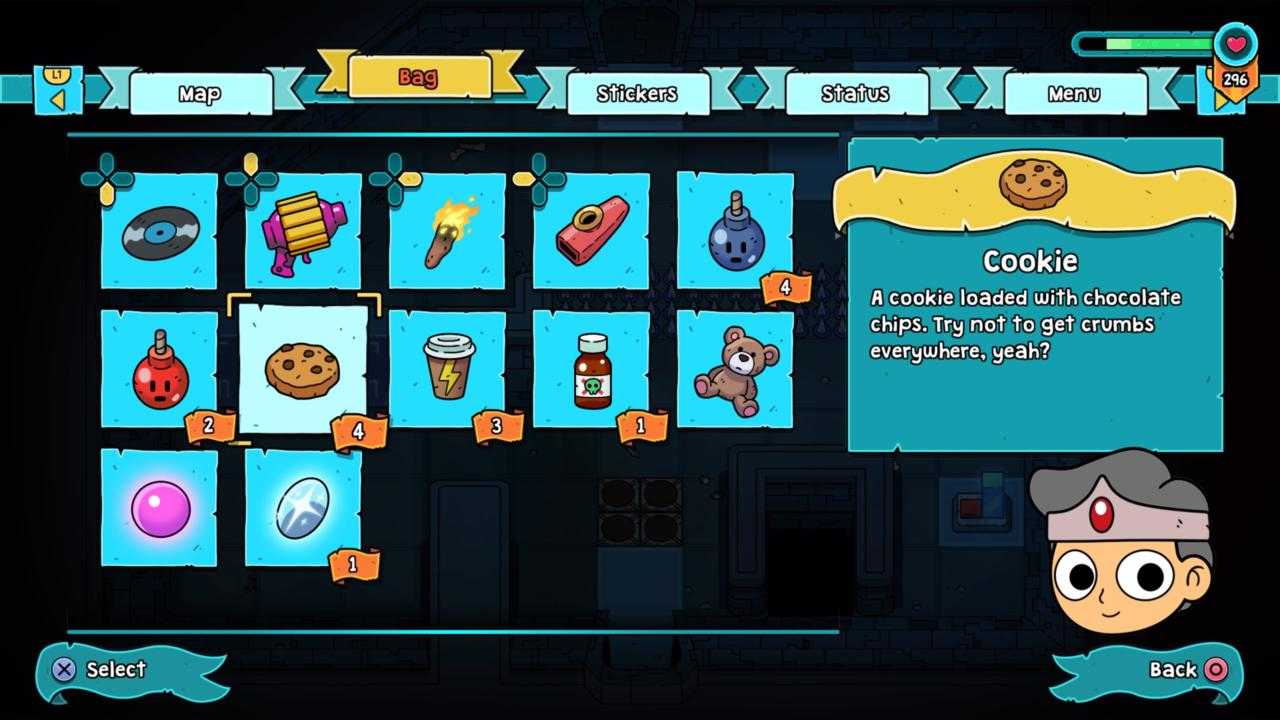Select the pink orb item
The image size is (1280, 720).
coord(160,508)
